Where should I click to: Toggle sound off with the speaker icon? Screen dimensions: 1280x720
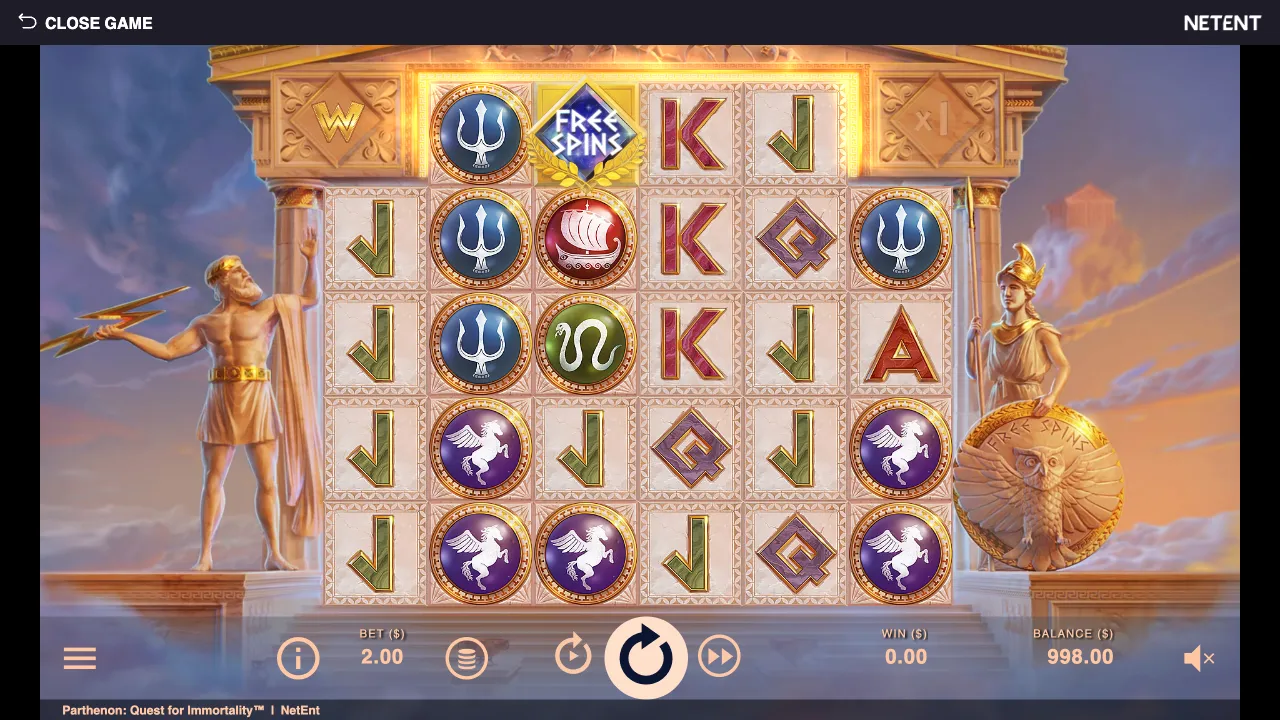(x=1200, y=658)
